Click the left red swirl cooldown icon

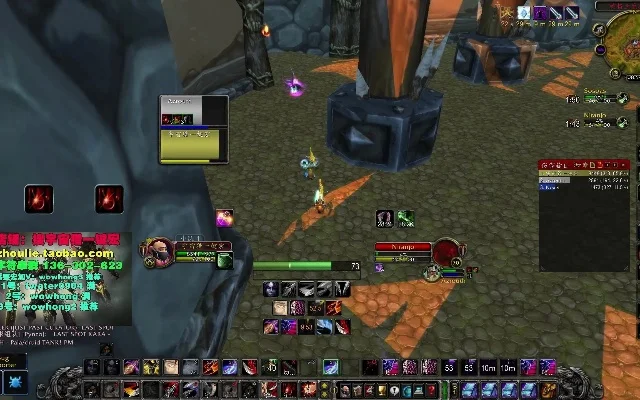click(40, 198)
